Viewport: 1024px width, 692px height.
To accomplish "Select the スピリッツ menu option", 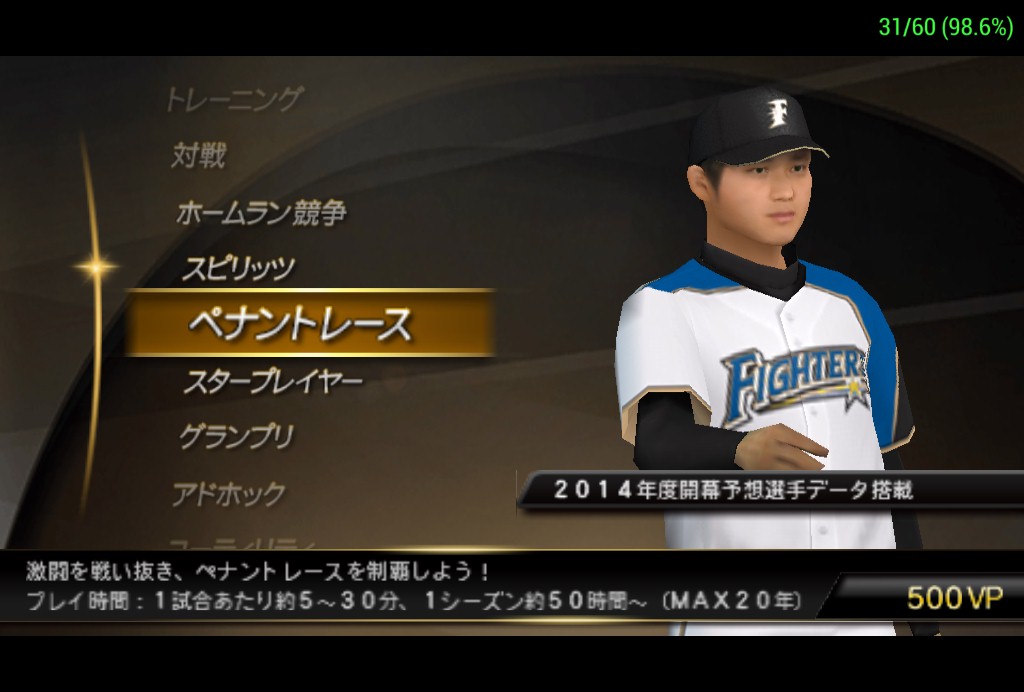I will 238,268.
